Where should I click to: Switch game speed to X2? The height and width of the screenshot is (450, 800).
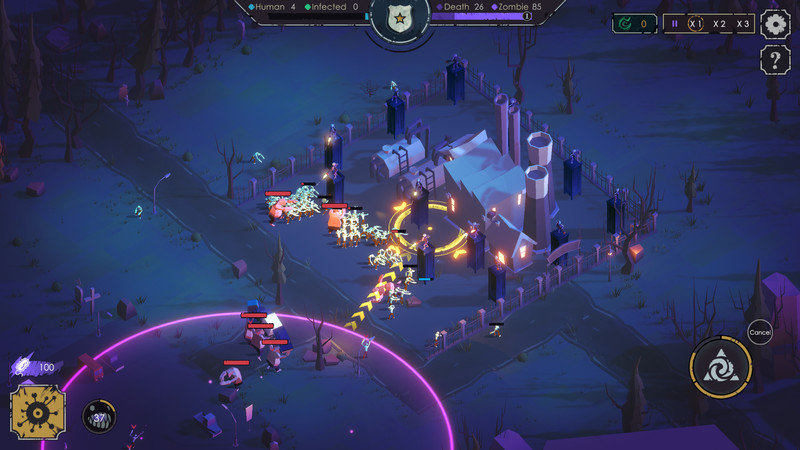[x=720, y=23]
